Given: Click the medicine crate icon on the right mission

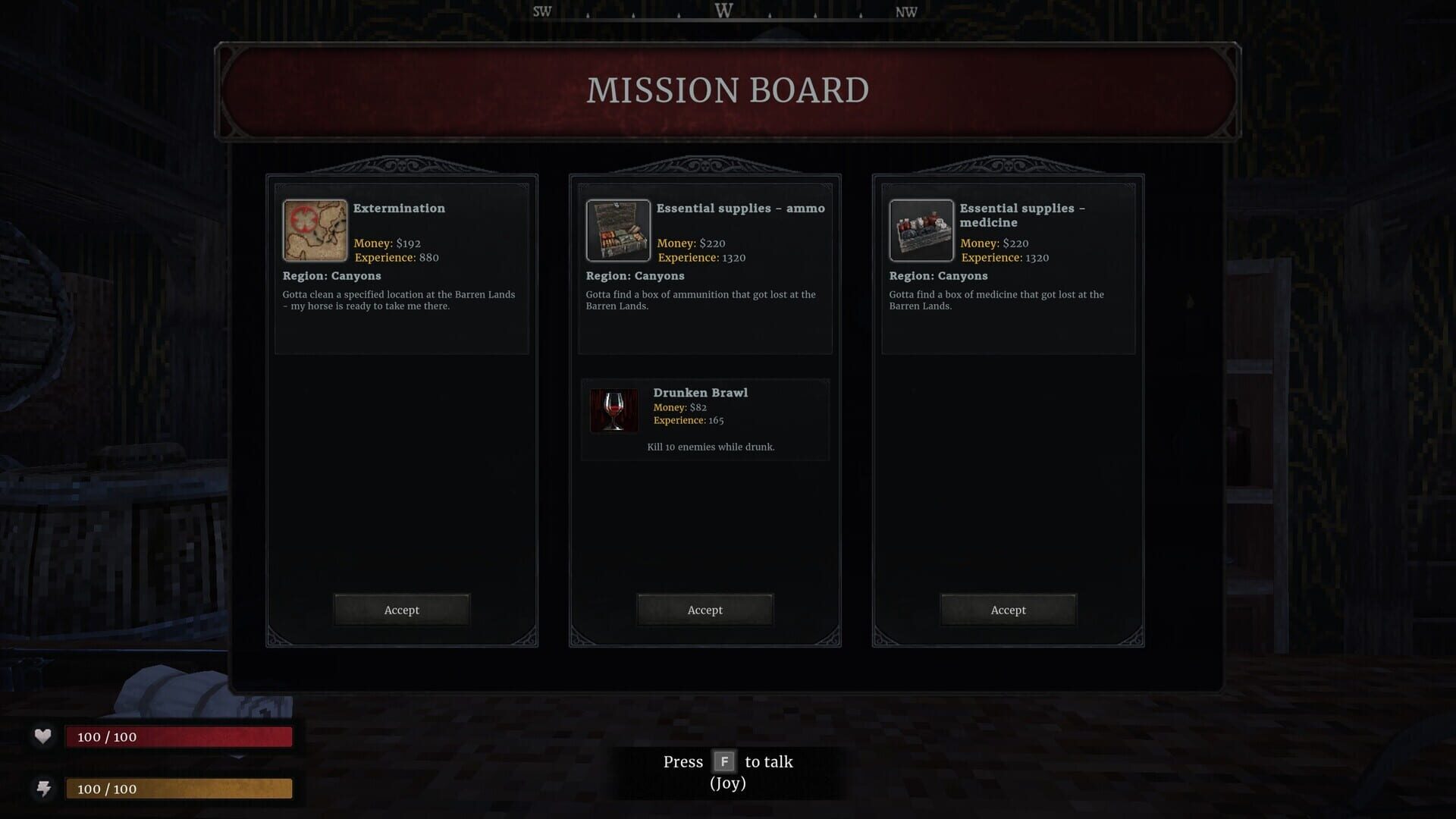Looking at the screenshot, I should tap(921, 231).
